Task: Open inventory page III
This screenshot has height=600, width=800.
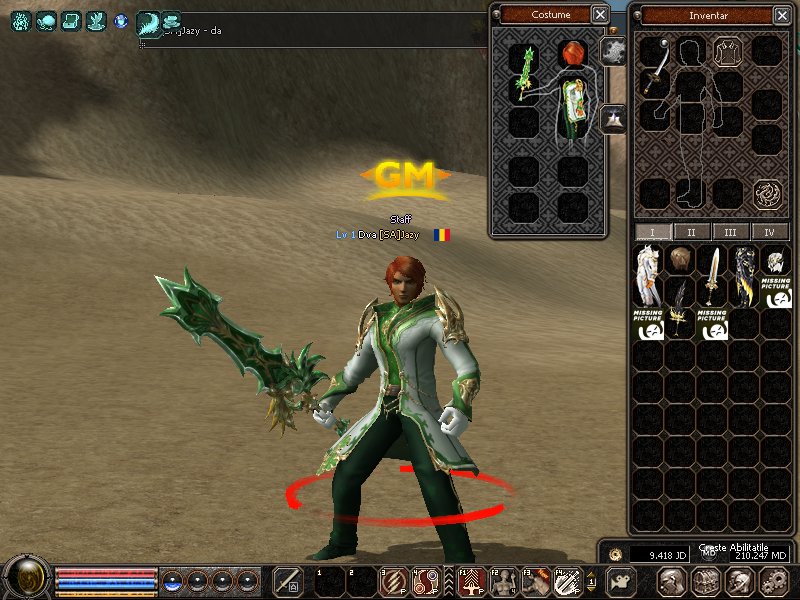Action: point(731,232)
